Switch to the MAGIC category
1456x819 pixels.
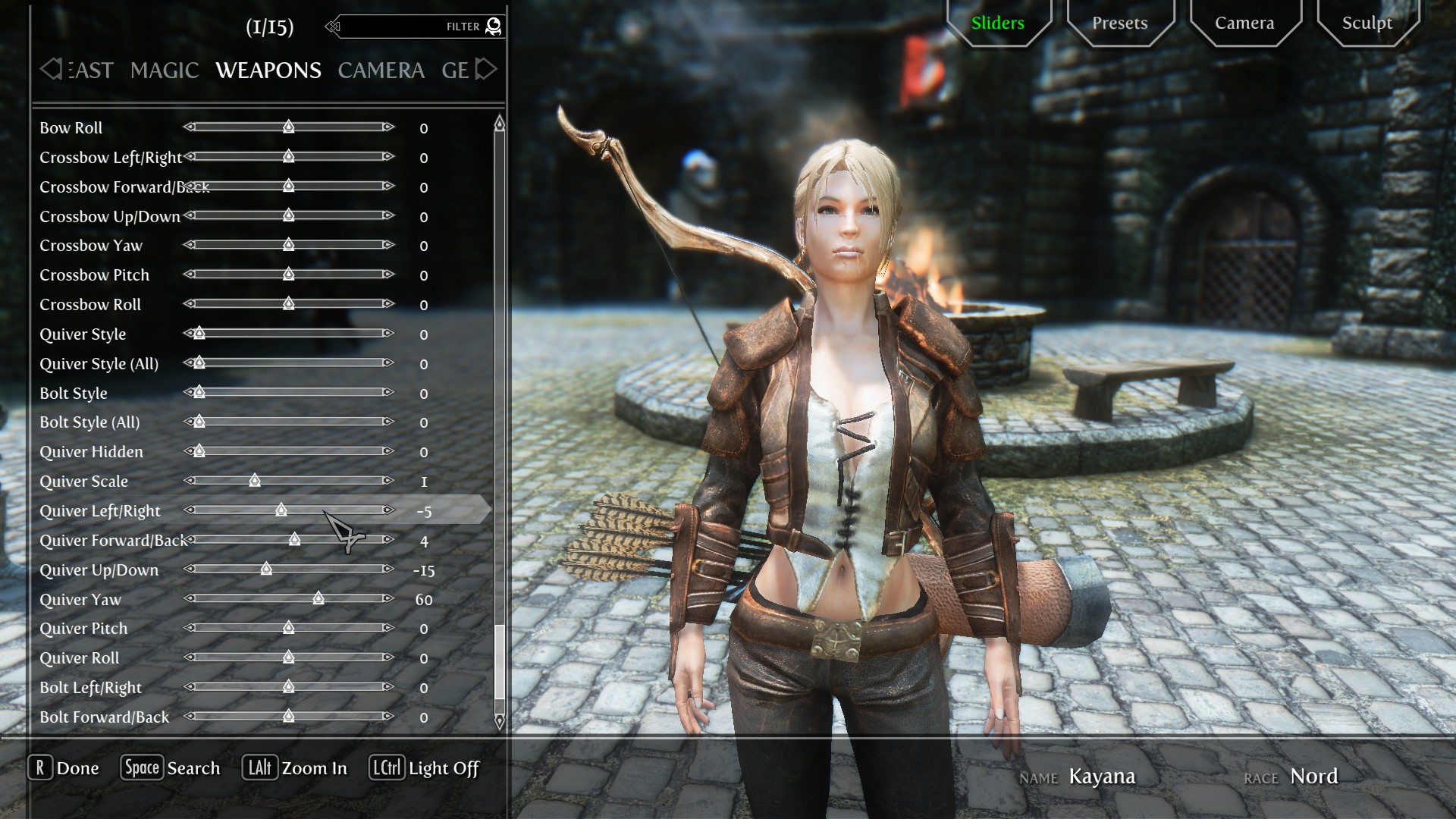164,71
